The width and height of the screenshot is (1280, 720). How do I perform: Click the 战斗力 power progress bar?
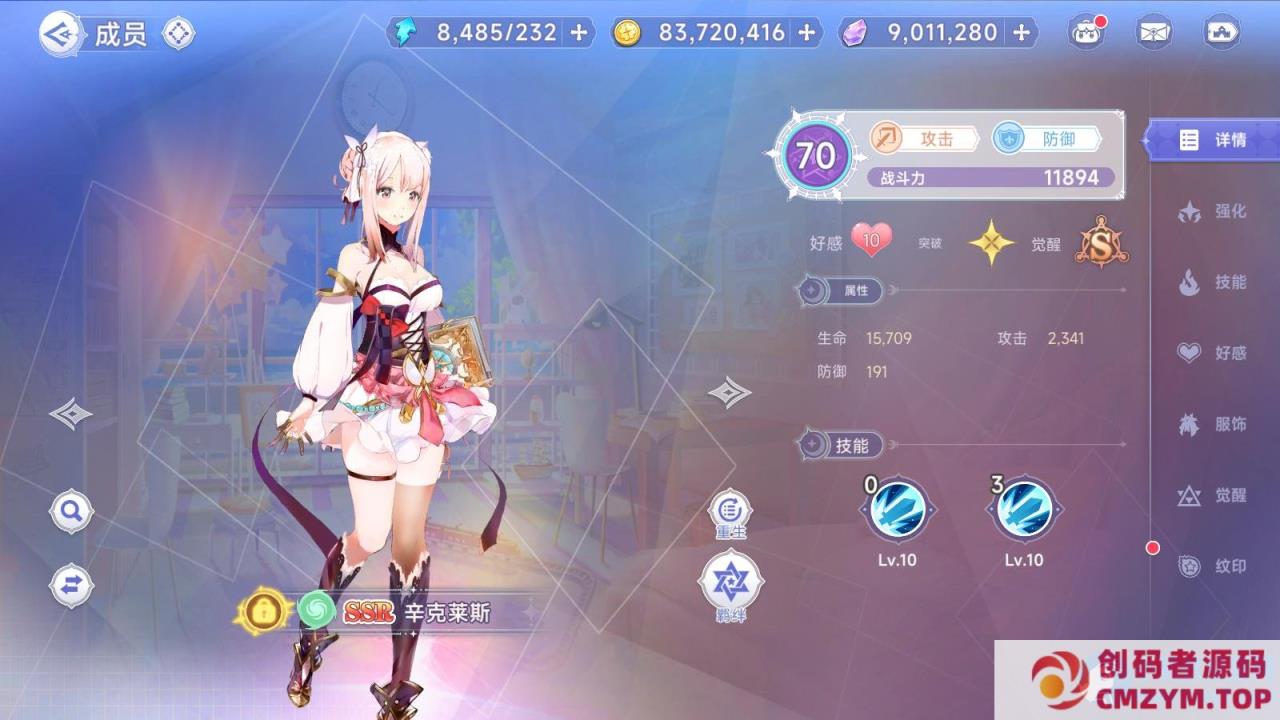tap(990, 177)
